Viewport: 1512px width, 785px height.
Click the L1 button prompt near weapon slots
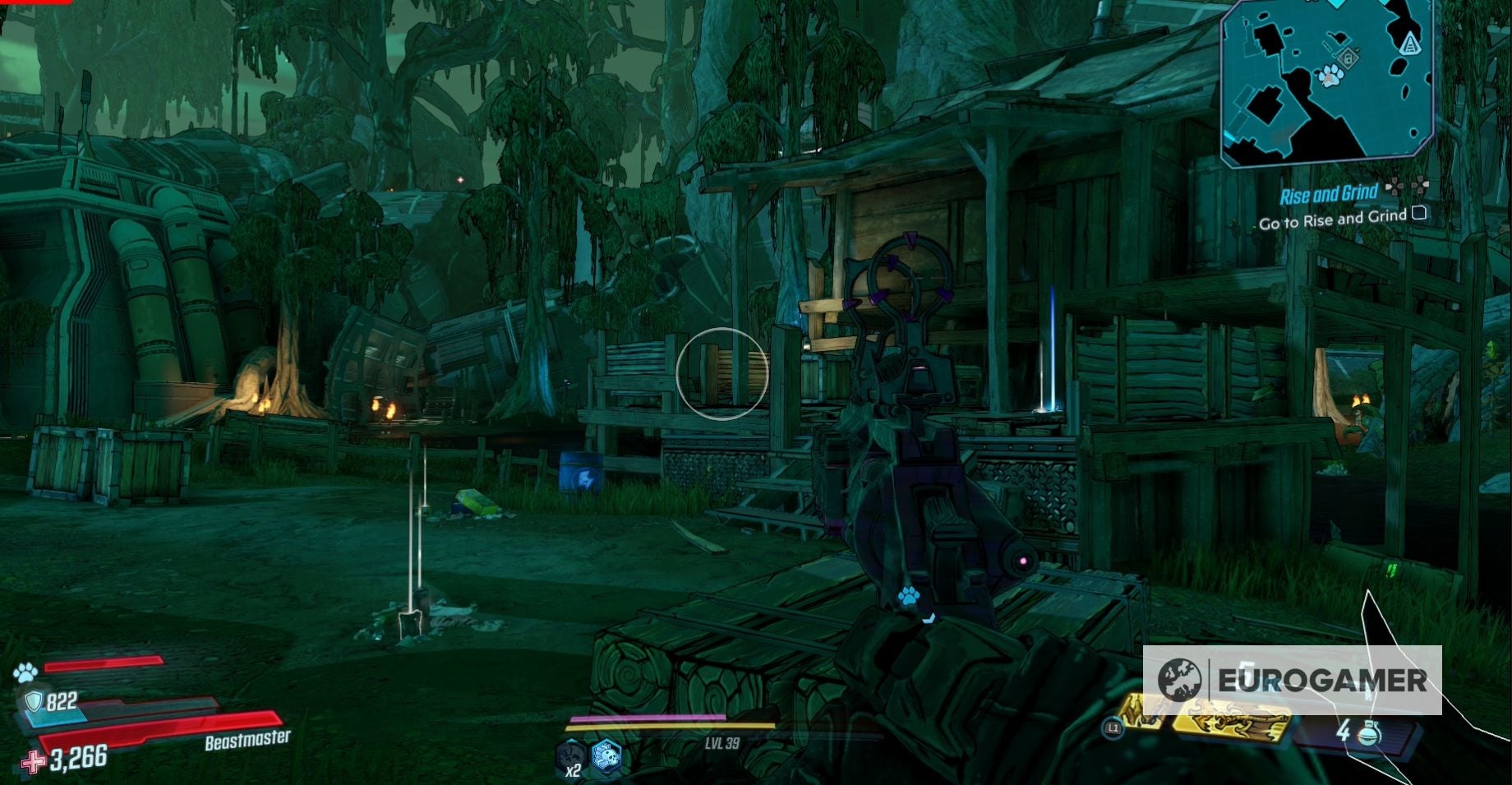[1113, 727]
